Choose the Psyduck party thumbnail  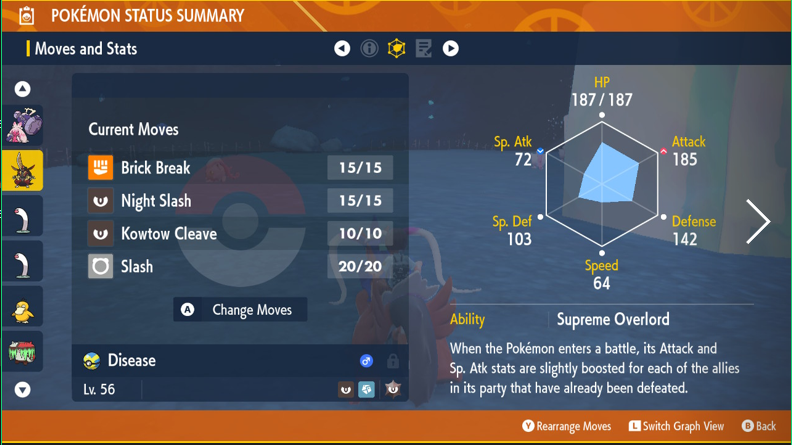coord(22,310)
